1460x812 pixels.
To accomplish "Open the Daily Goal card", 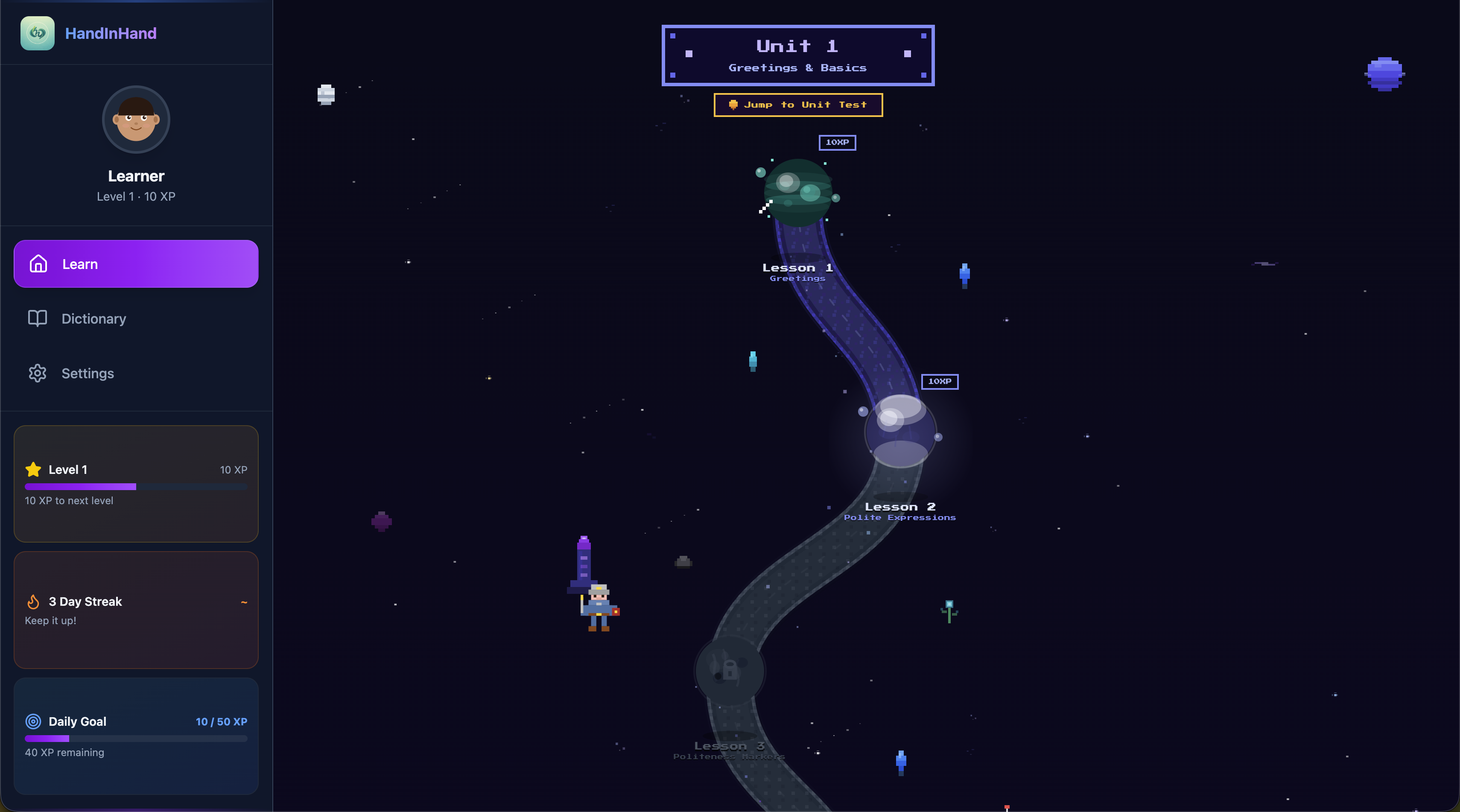I will (135, 736).
